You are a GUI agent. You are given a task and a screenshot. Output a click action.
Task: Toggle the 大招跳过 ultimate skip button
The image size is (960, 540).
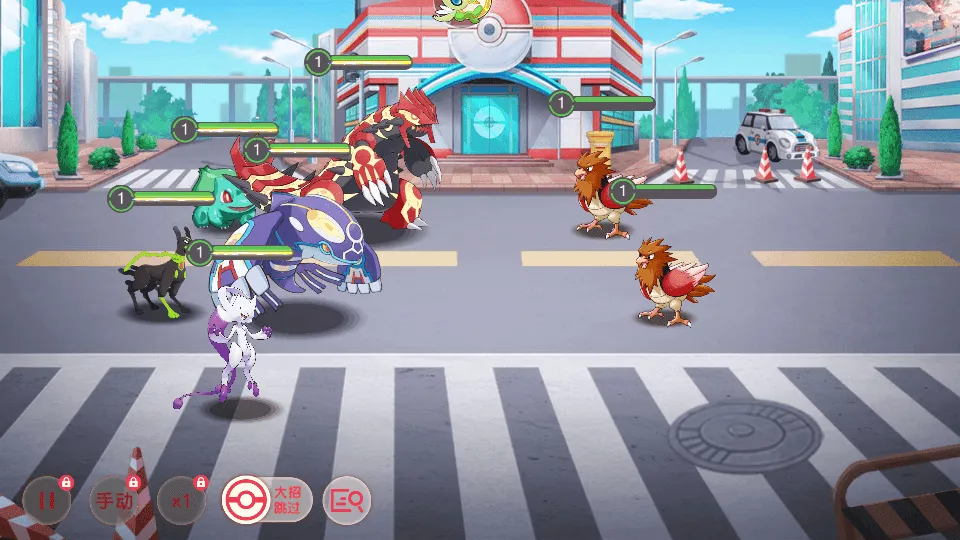[x=266, y=499]
